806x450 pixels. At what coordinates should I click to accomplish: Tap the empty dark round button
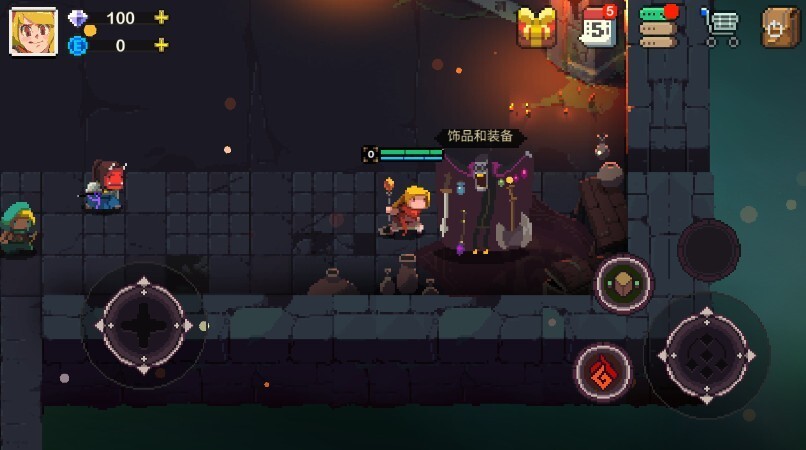tap(708, 250)
